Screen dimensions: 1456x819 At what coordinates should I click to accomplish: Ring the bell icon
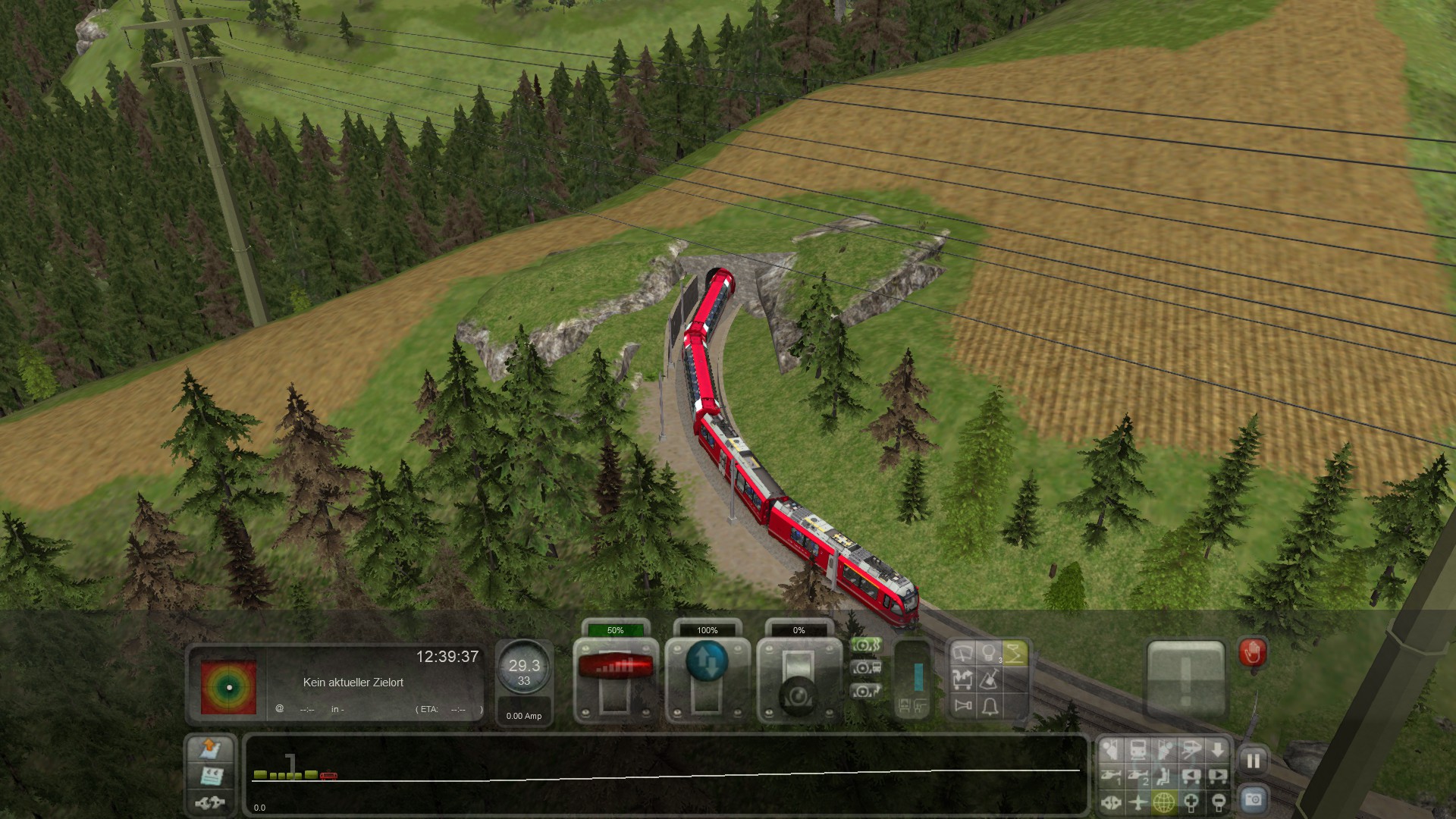(989, 707)
